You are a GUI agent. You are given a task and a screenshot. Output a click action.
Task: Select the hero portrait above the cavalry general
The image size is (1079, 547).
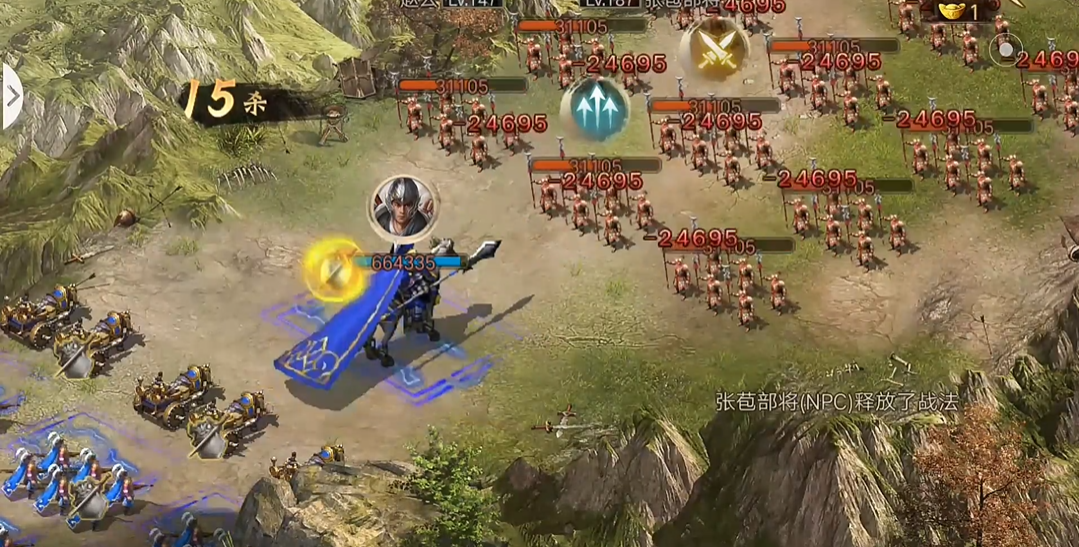point(403,206)
